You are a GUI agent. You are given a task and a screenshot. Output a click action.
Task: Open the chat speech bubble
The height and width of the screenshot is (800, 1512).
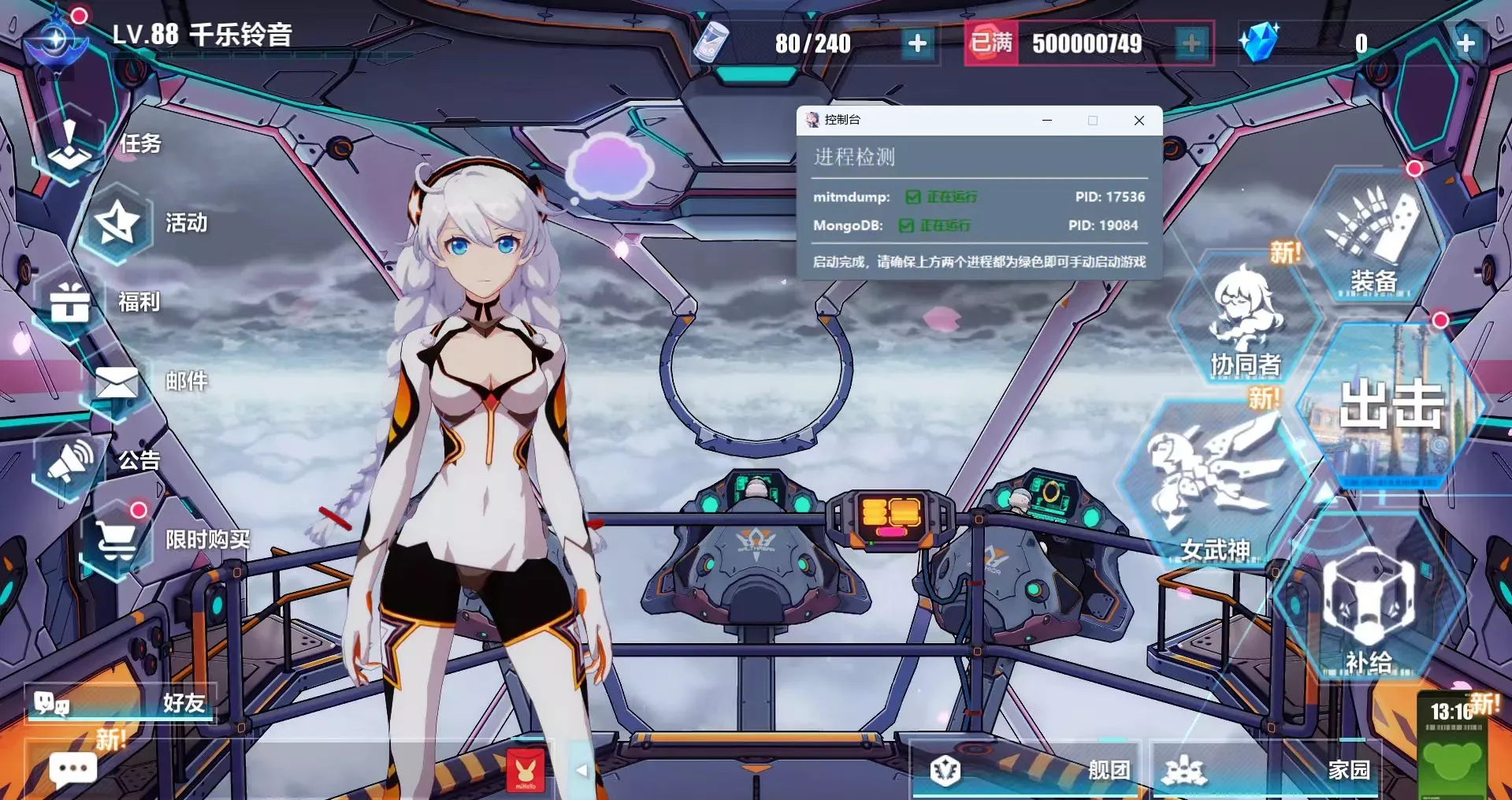click(x=72, y=768)
